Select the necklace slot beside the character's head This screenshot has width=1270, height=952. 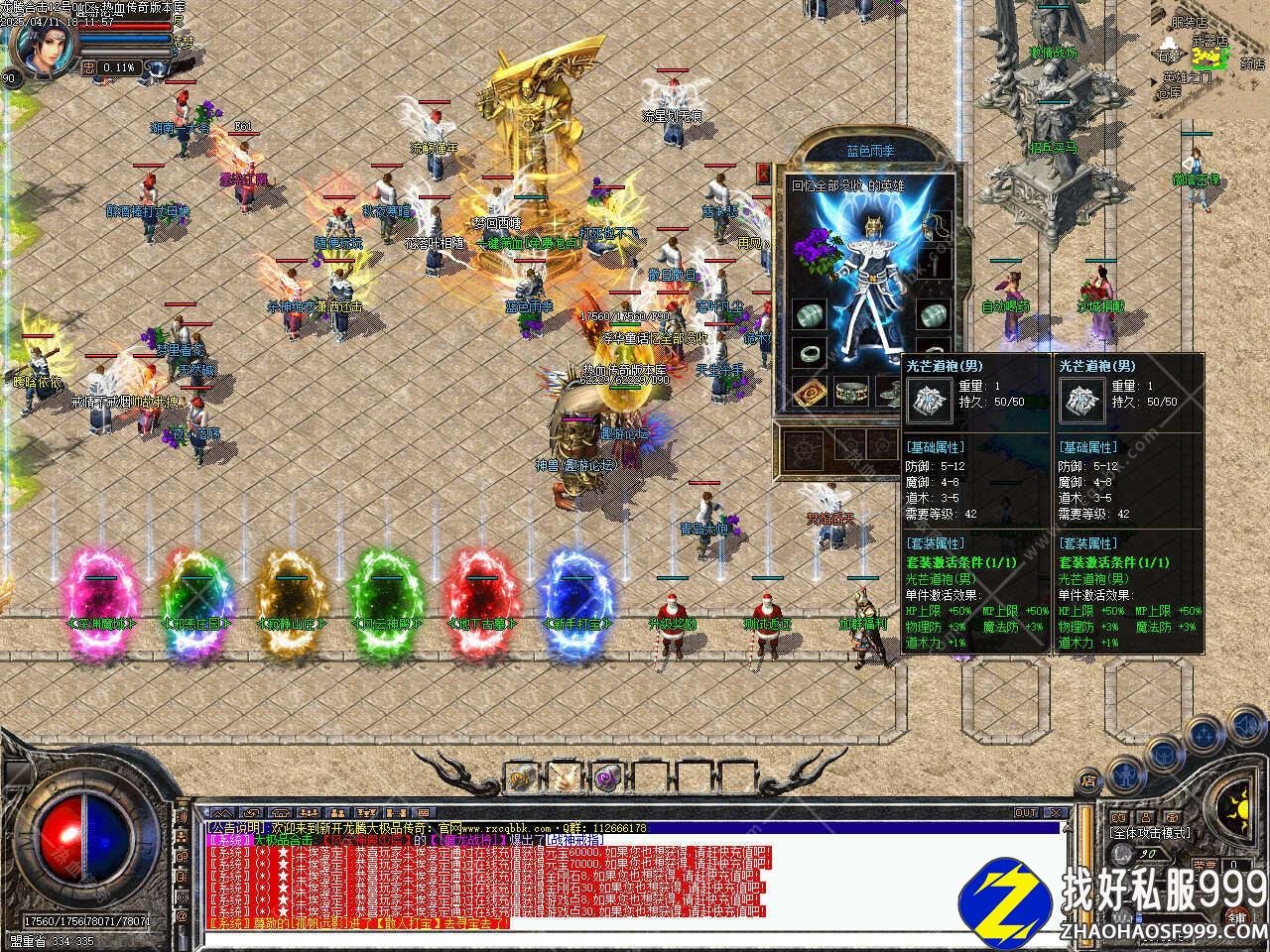(x=934, y=226)
